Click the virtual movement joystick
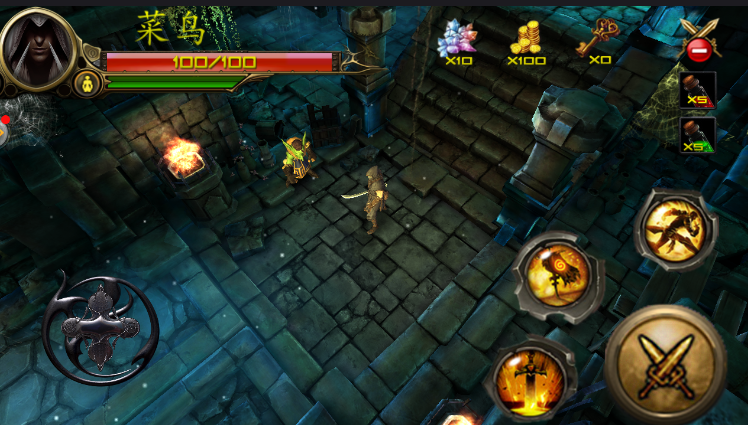 click(100, 329)
